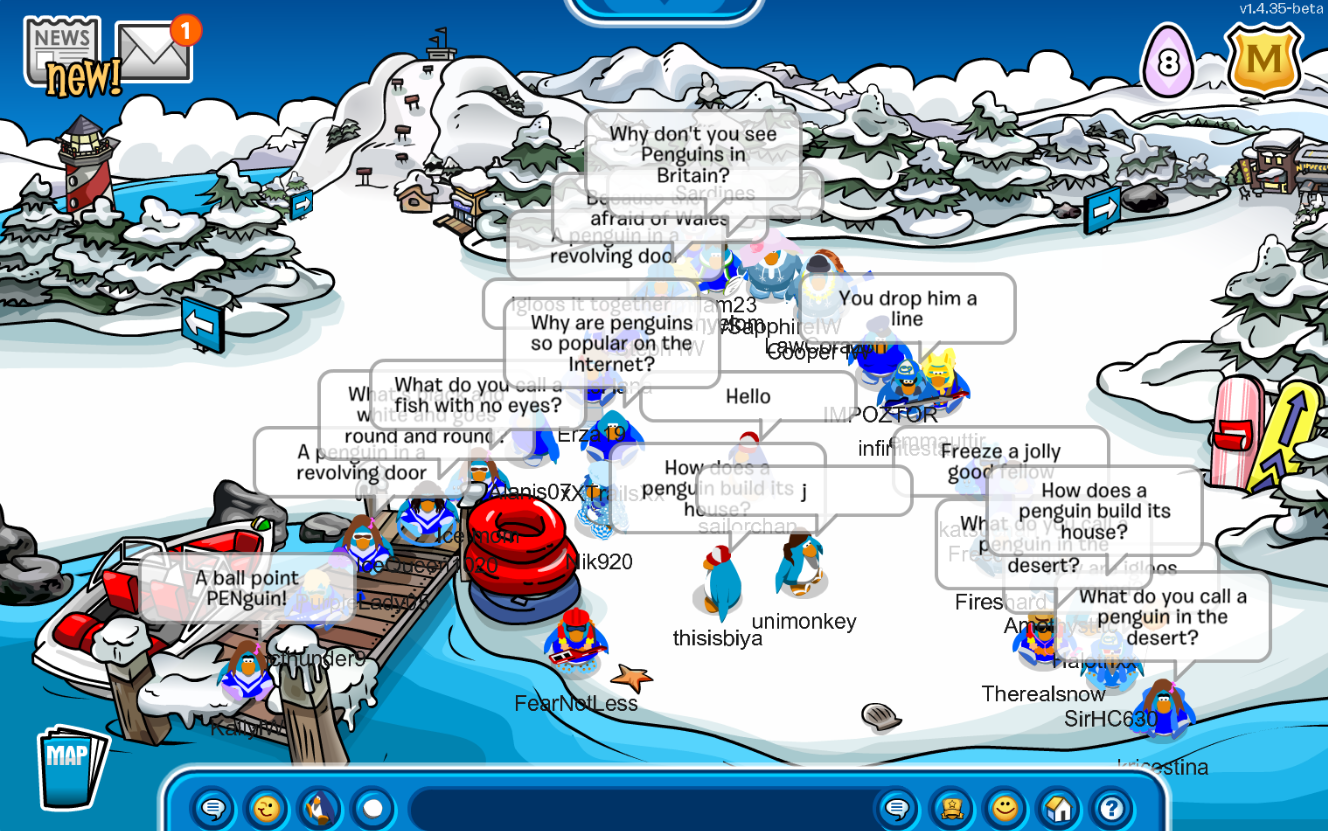Open the safe chat speech-bubble menu on the left
Screen dimensions: 1328x831
pos(213,807)
